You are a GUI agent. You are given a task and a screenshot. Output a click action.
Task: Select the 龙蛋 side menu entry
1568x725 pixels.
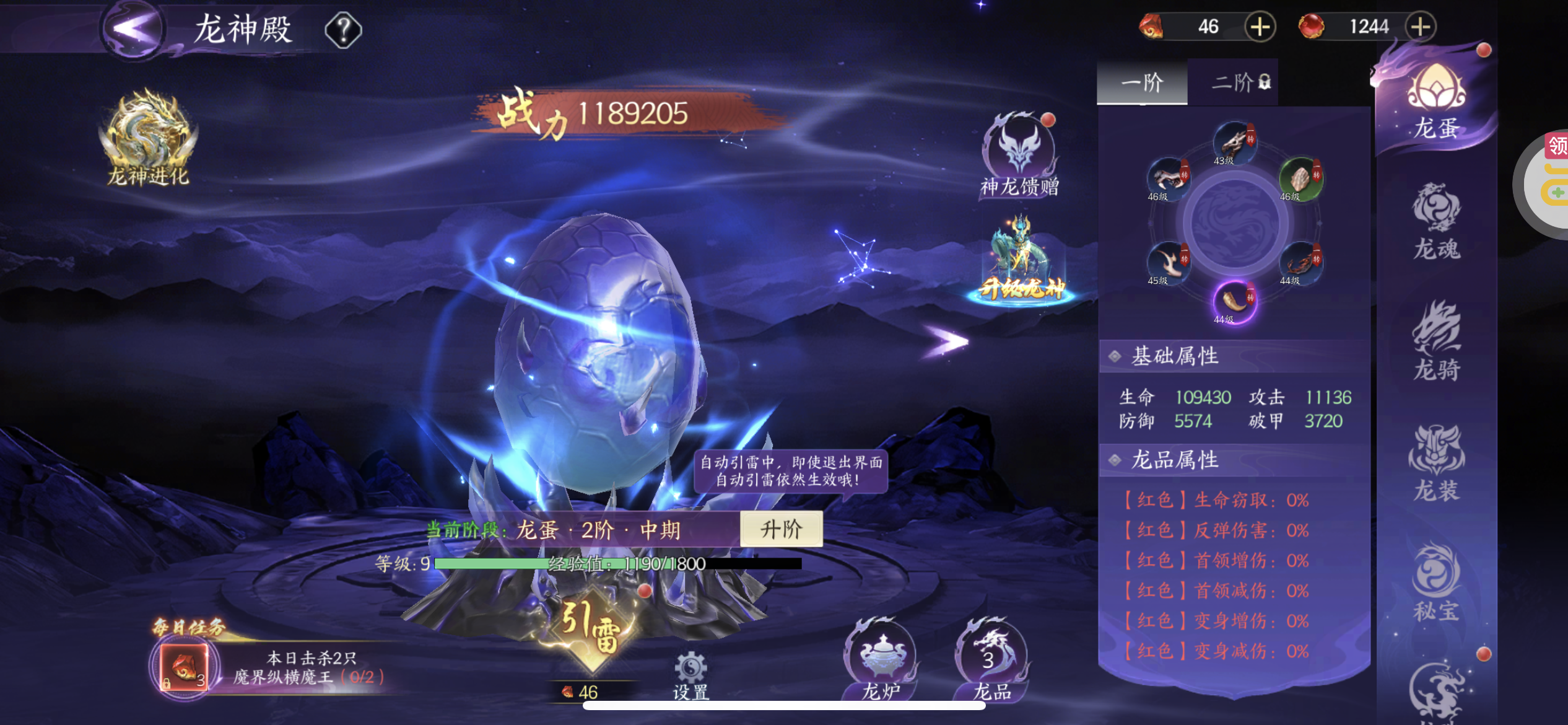point(1437,103)
